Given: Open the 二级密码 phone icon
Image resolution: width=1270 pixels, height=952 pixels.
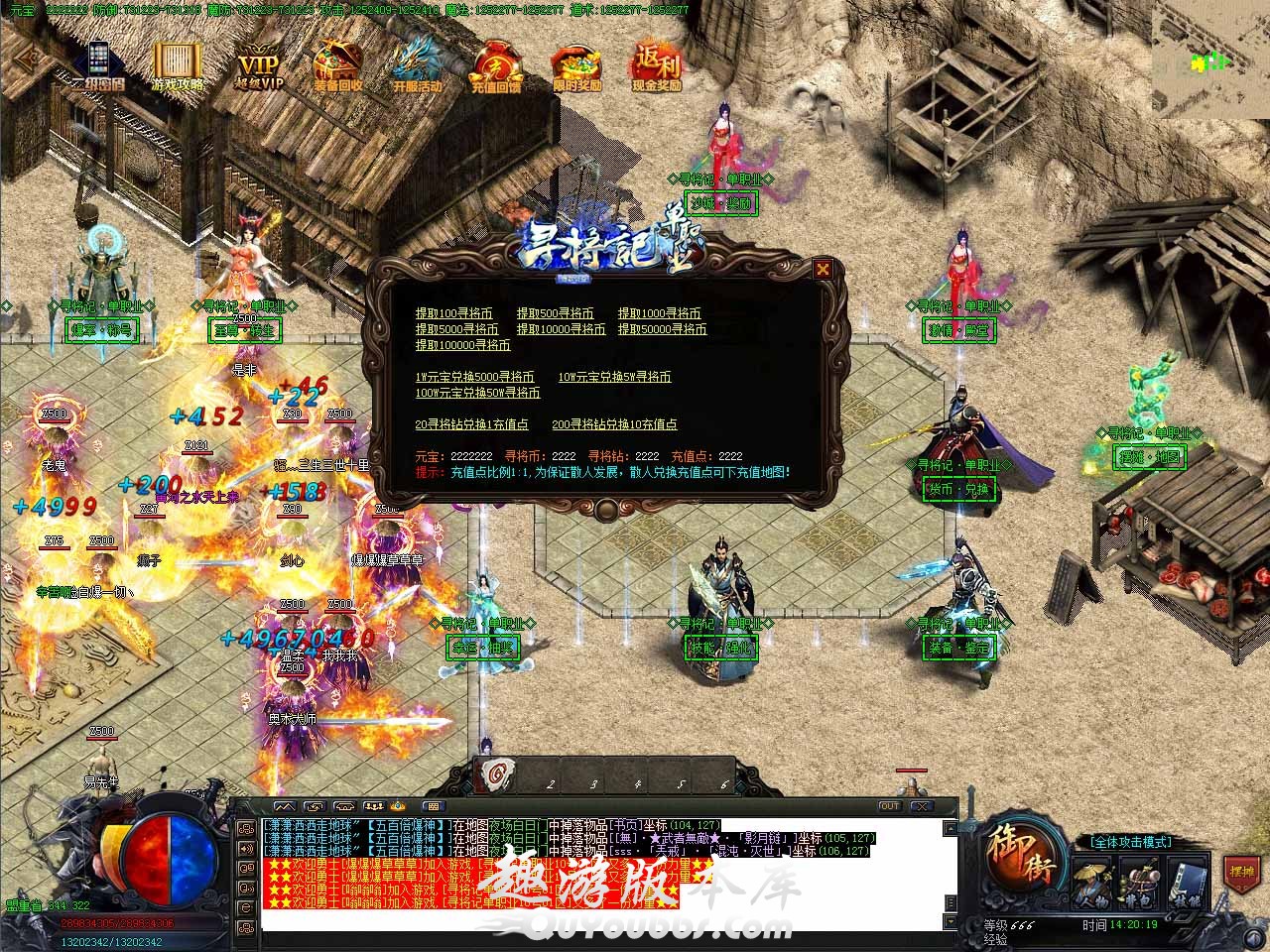Looking at the screenshot, I should tap(98, 65).
